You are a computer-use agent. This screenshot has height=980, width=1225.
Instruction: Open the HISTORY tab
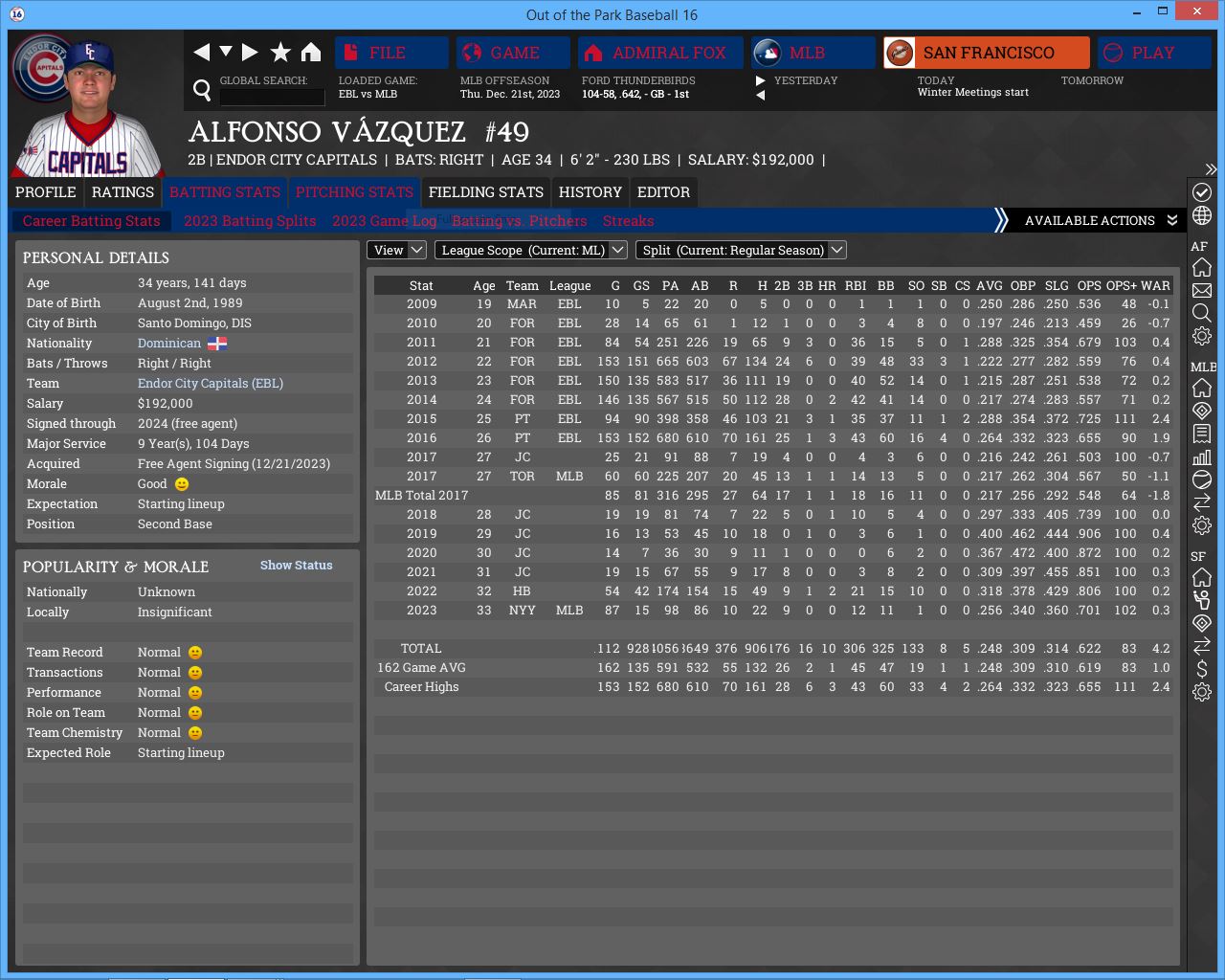tap(590, 192)
